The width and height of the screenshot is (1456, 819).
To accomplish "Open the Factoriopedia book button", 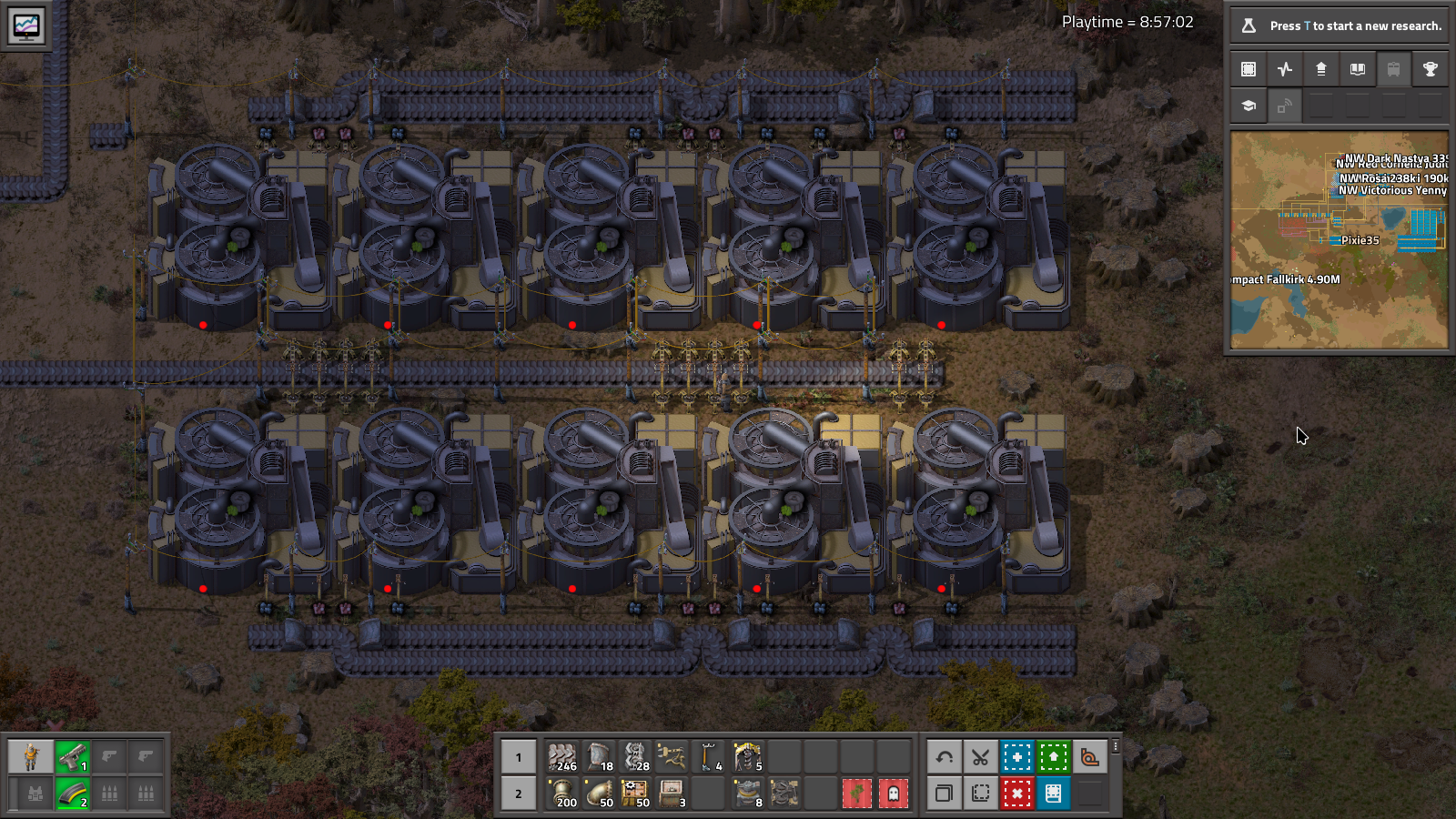I will pyautogui.click(x=1357, y=69).
